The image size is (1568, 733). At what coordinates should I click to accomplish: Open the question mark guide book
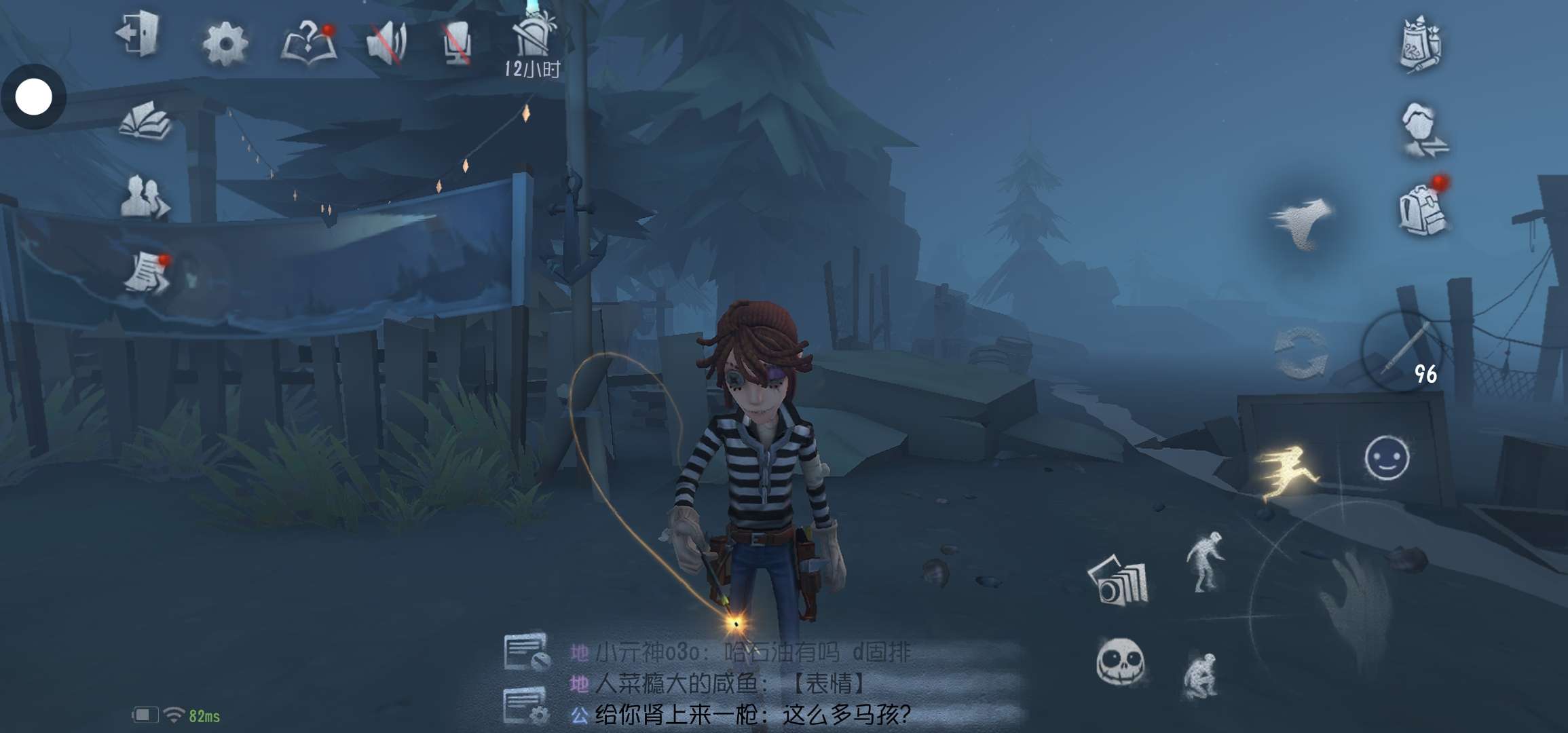coord(309,43)
